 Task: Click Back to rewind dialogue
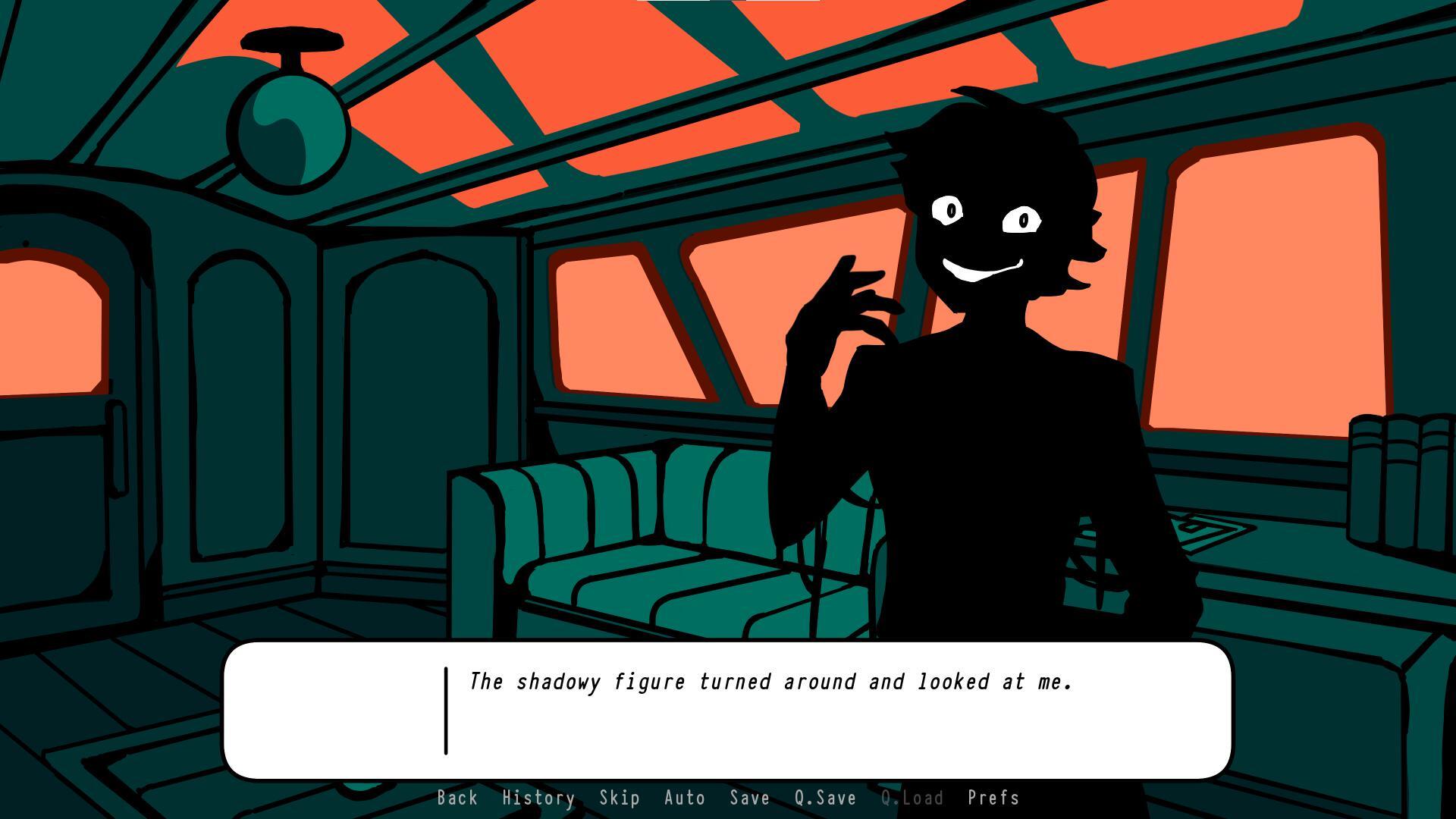pos(457,798)
